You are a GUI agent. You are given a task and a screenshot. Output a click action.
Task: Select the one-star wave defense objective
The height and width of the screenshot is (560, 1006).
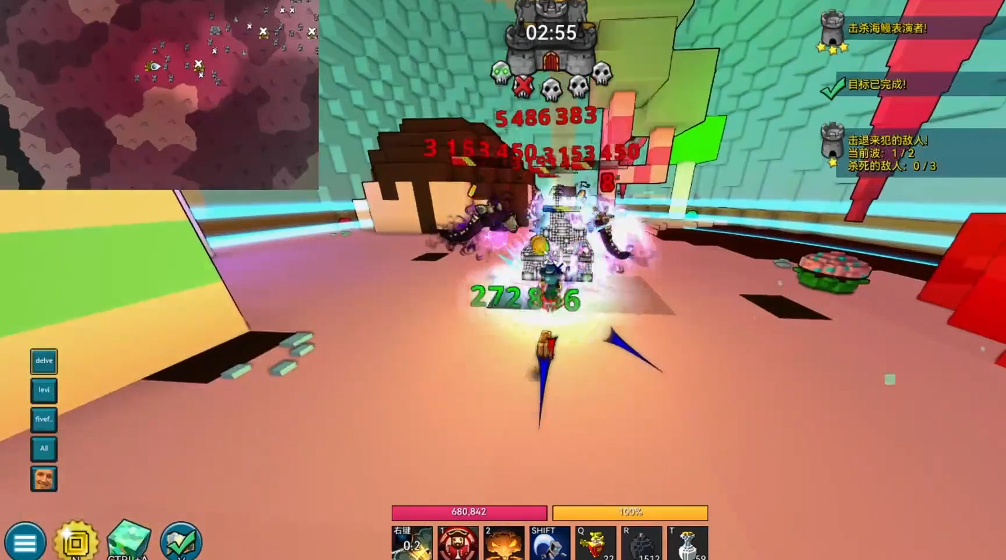pos(884,151)
